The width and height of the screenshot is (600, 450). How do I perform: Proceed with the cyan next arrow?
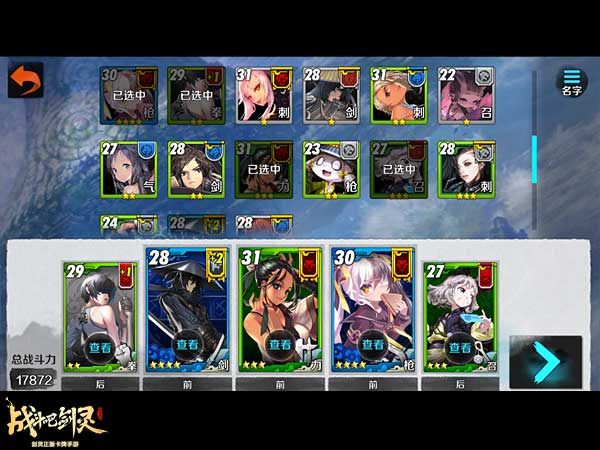click(544, 362)
